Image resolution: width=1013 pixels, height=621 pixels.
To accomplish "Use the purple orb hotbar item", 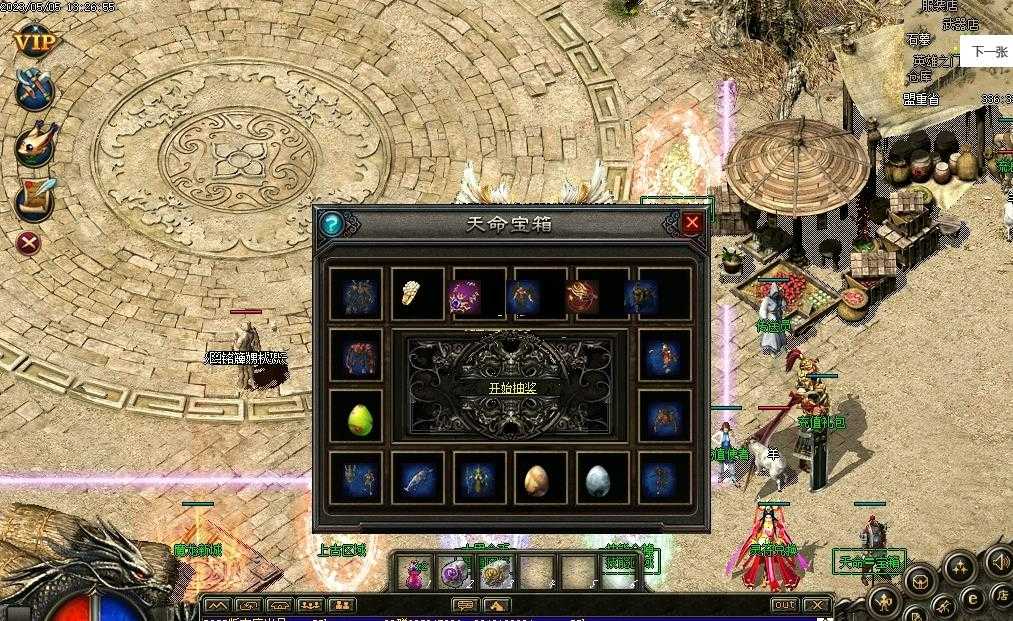I will 453,573.
